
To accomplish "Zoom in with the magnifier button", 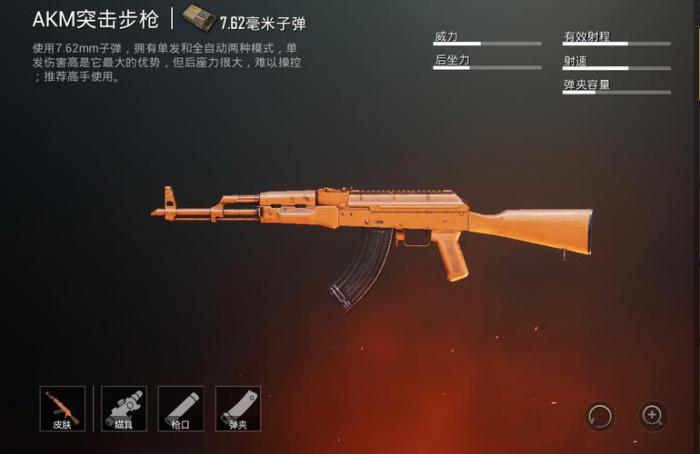I will [x=653, y=414].
